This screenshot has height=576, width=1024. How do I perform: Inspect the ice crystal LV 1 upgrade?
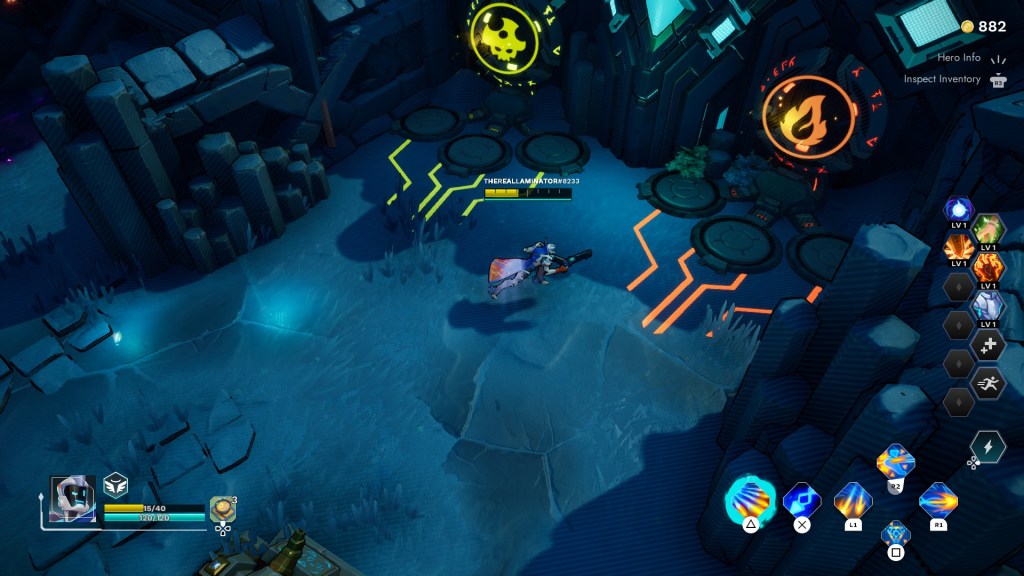click(988, 305)
